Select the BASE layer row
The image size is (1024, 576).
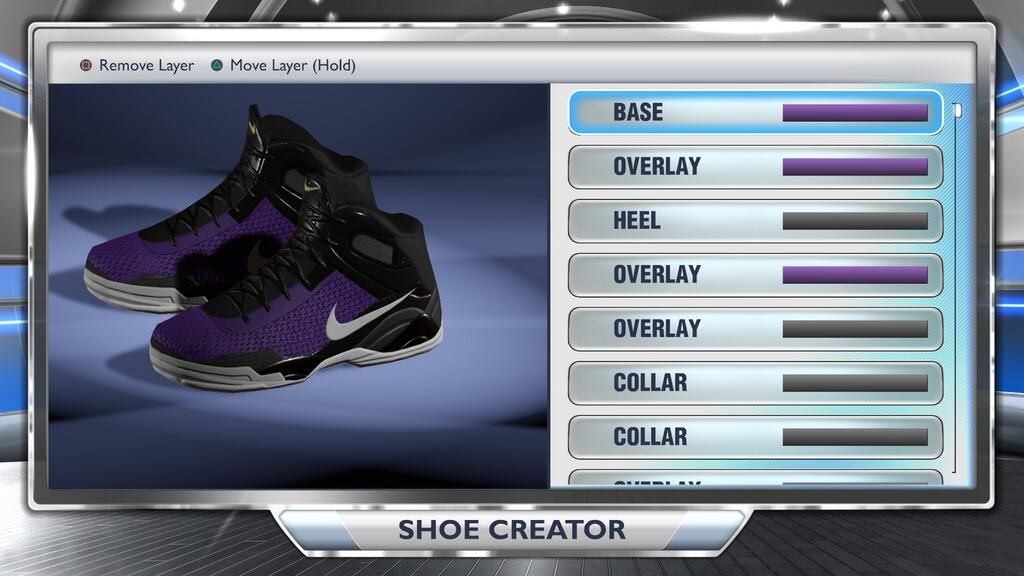pos(755,112)
